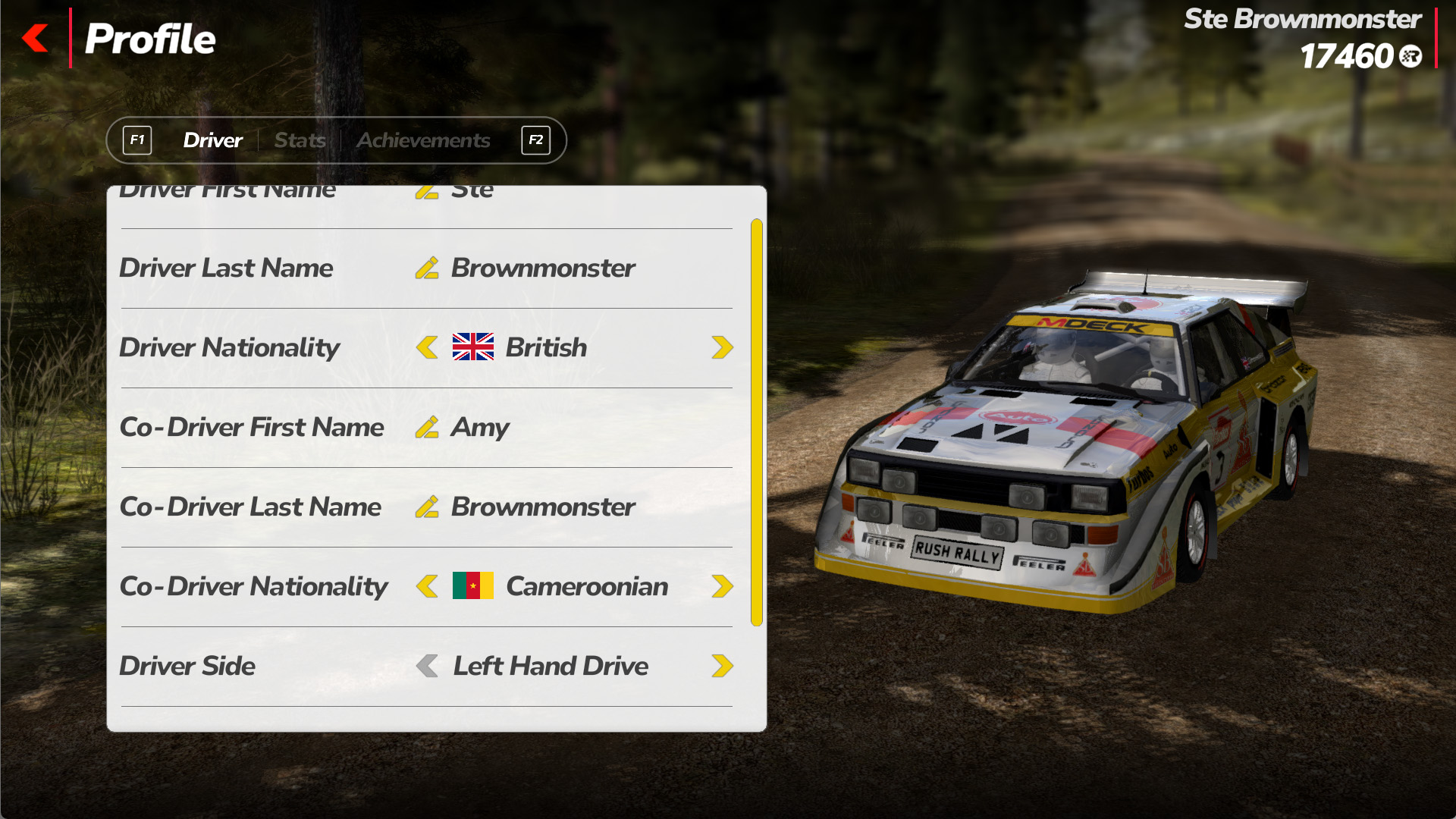
Task: Choose next Driver Nationality after British
Action: click(x=722, y=347)
